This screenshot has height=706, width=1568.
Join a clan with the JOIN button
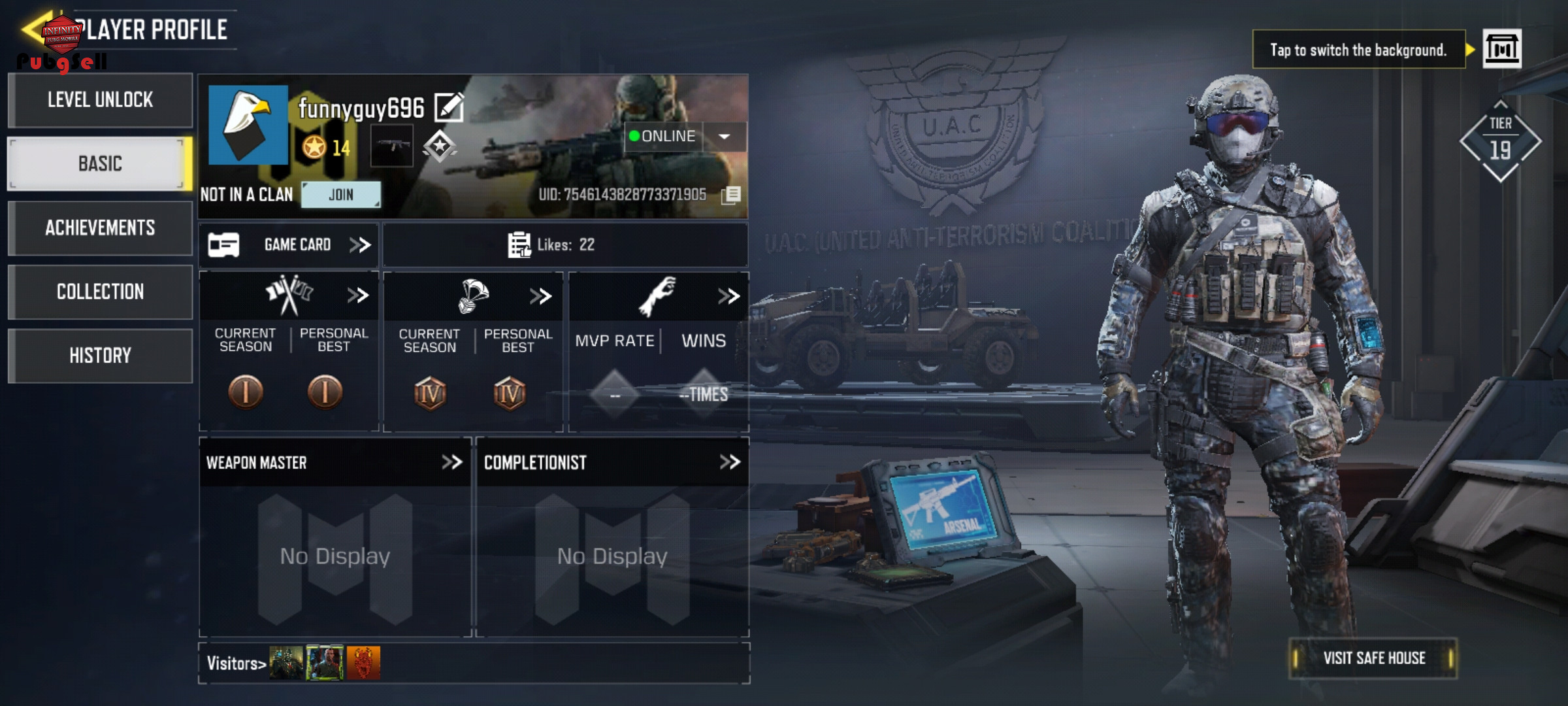point(340,195)
